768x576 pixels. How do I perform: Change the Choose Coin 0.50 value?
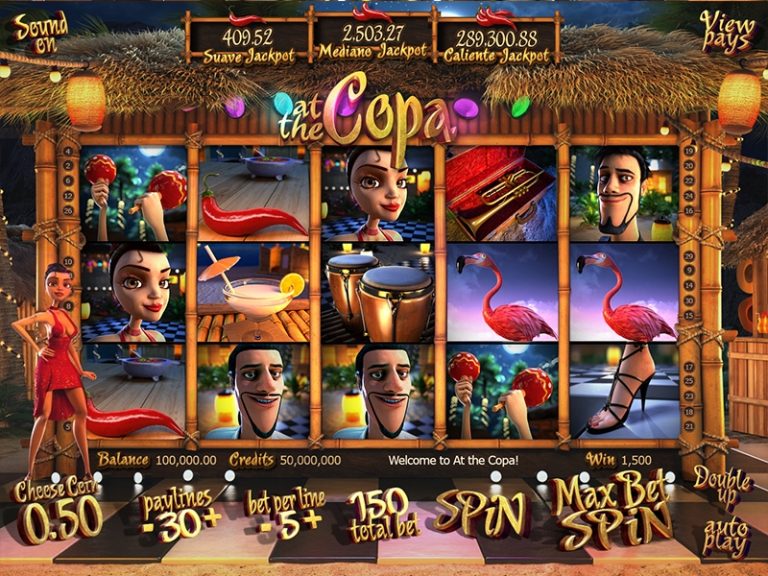pyautogui.click(x=58, y=516)
